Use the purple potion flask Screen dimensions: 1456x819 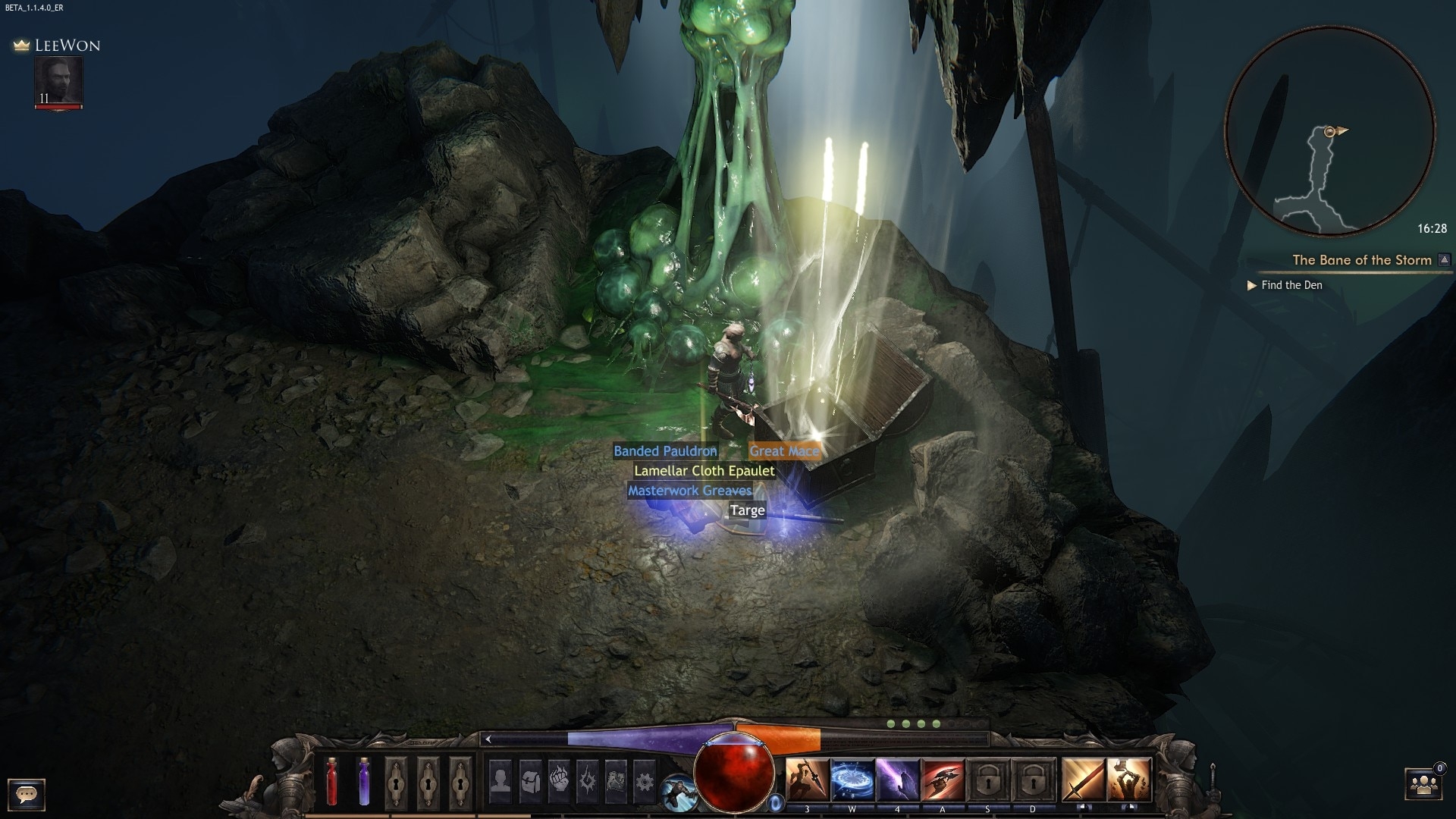point(363,781)
